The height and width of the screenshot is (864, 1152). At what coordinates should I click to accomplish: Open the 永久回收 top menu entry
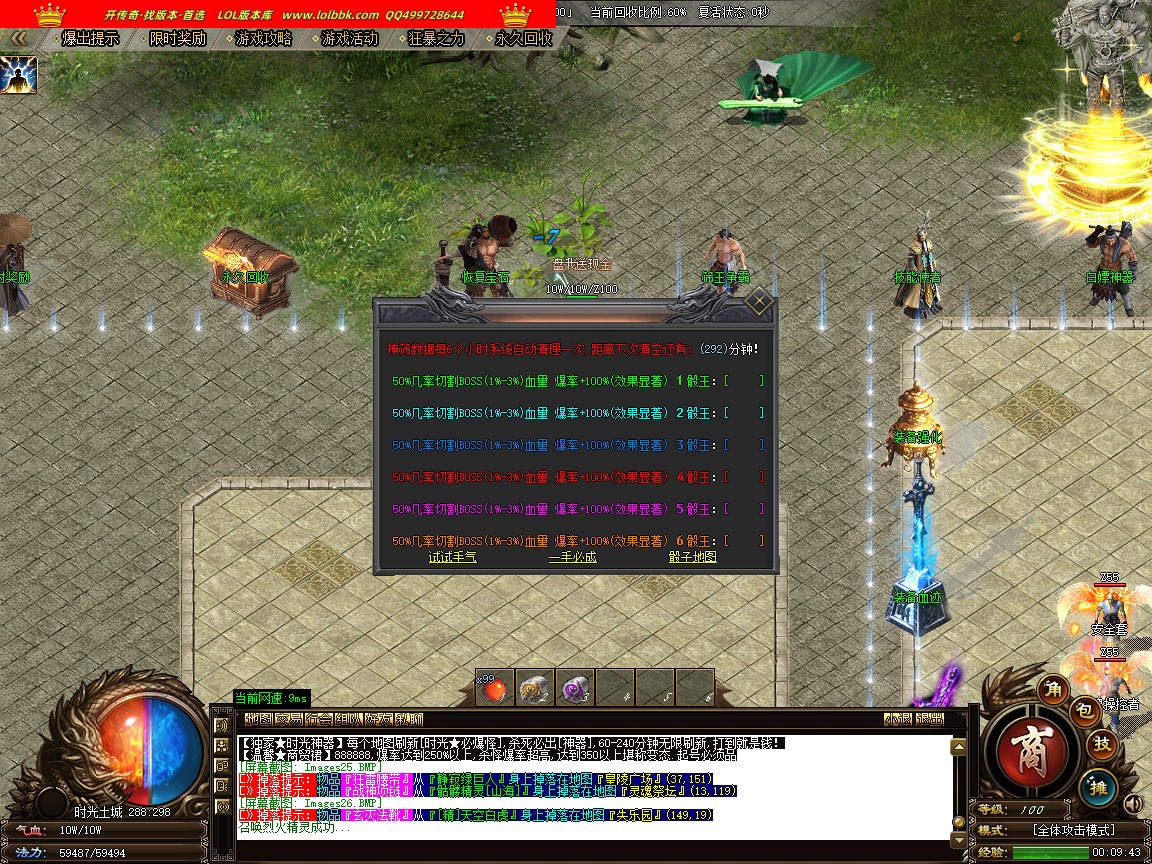(x=524, y=39)
